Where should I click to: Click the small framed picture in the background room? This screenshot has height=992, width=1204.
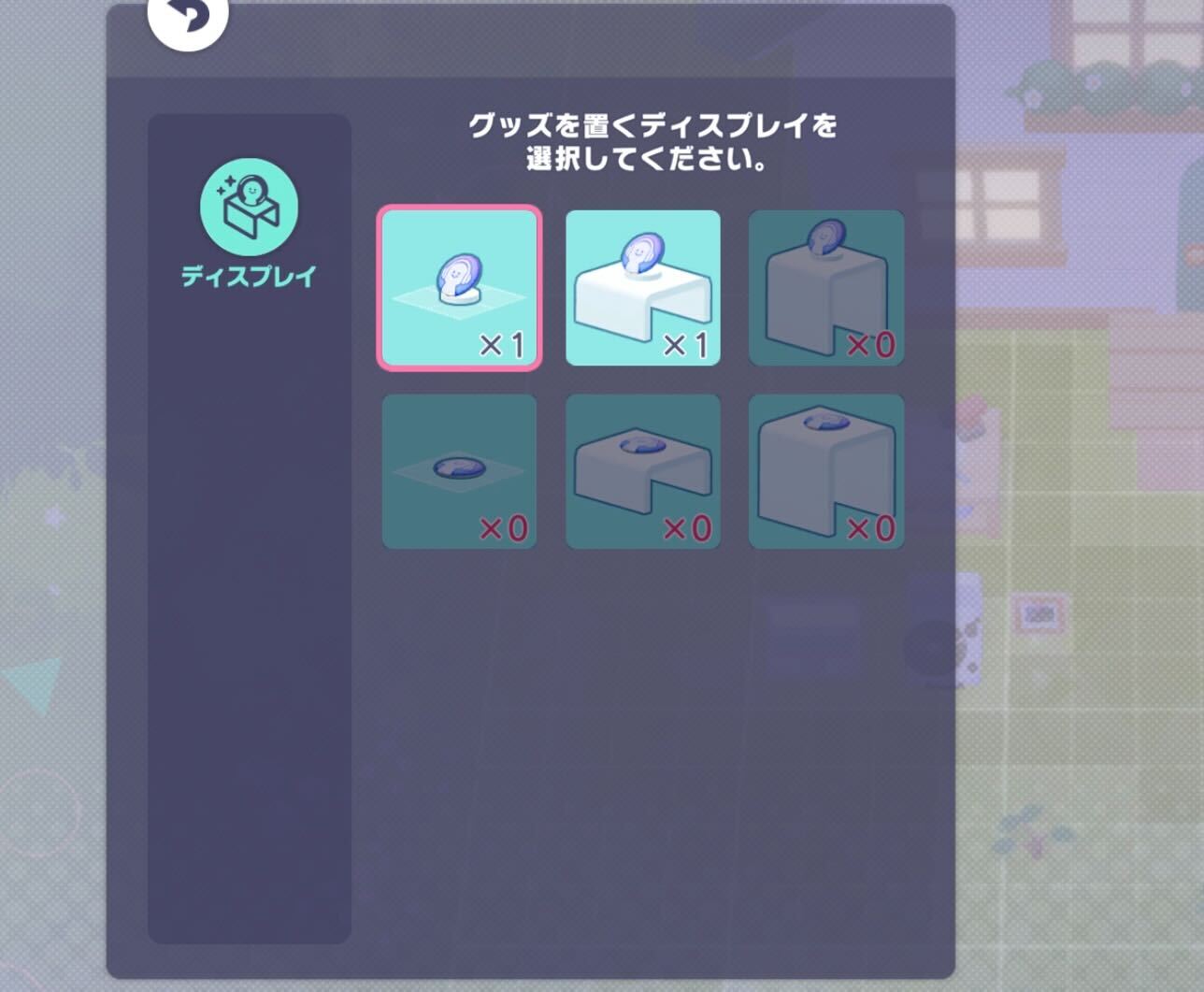click(1040, 615)
